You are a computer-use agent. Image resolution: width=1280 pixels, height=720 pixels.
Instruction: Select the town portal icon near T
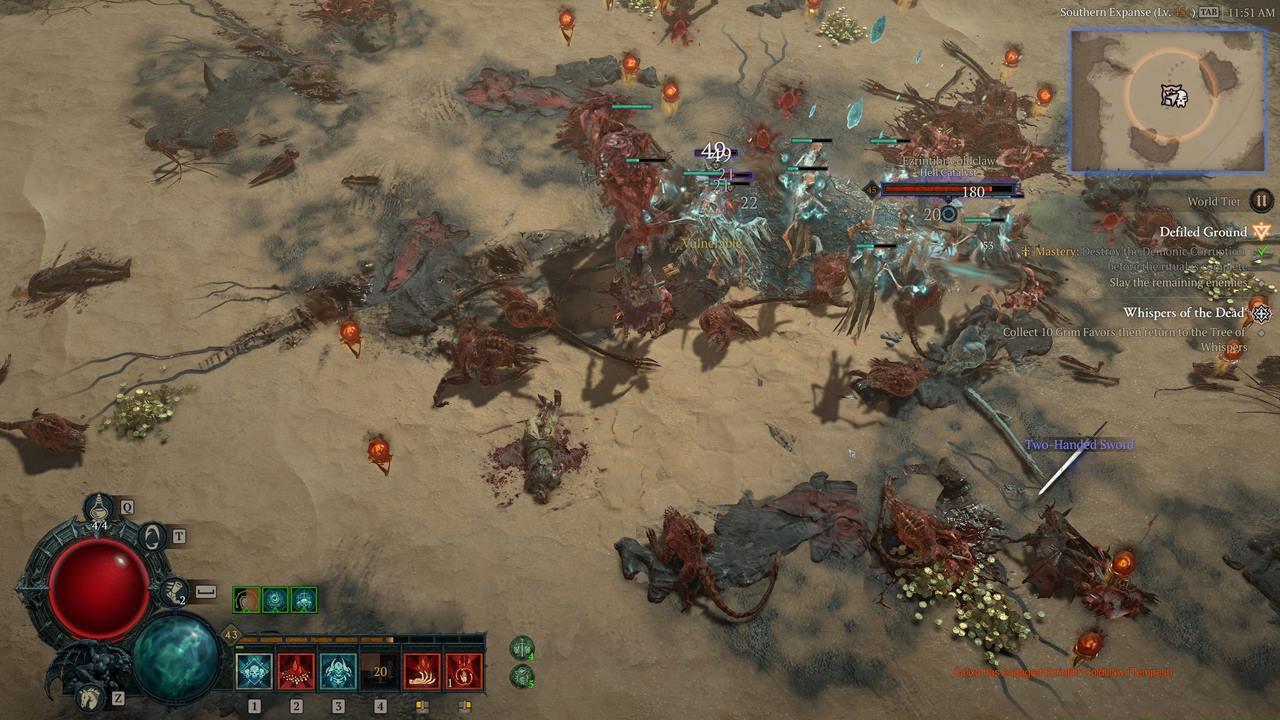pos(152,538)
